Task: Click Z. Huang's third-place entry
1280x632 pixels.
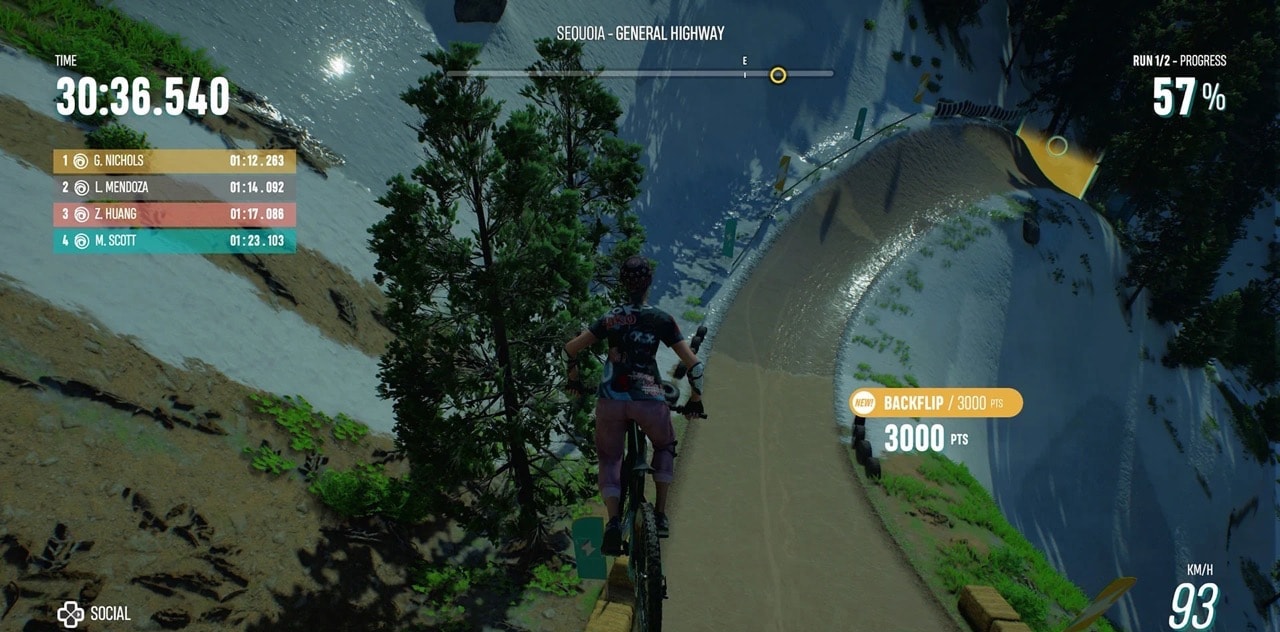Action: coord(174,214)
